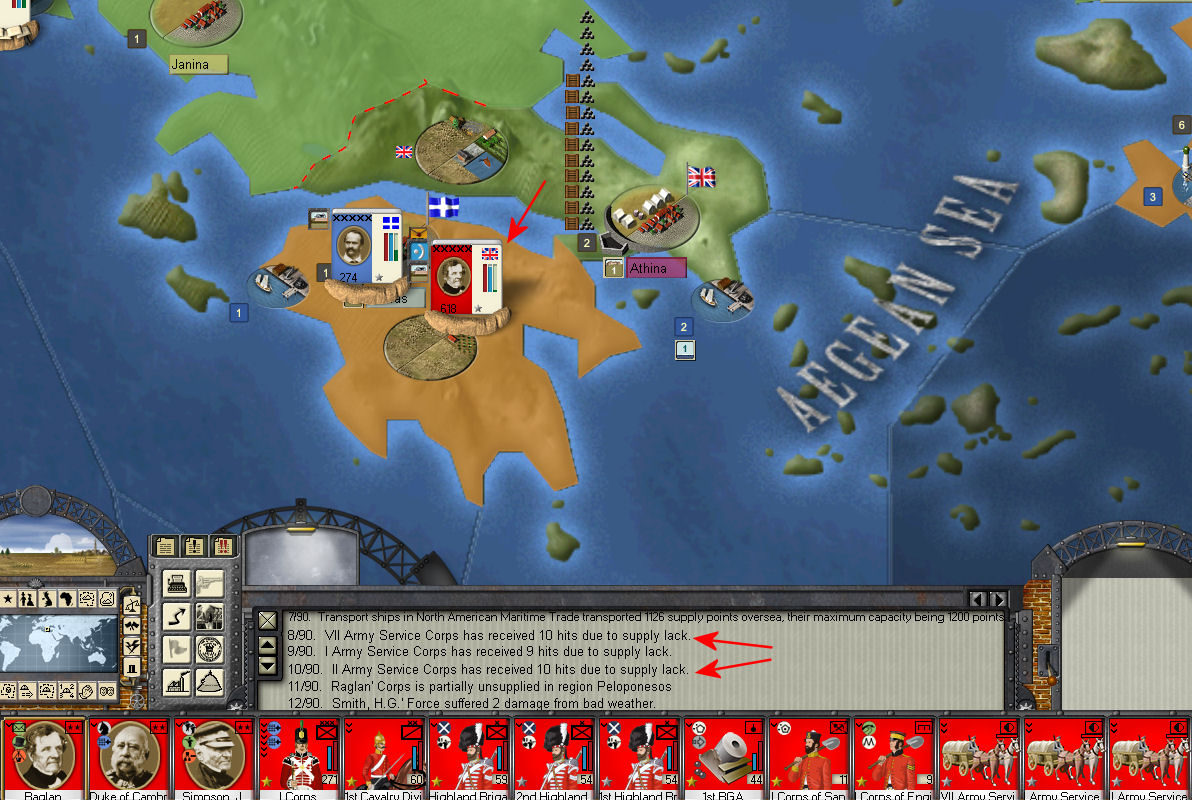Close the message log with X button
The width and height of the screenshot is (1192, 800).
click(267, 621)
